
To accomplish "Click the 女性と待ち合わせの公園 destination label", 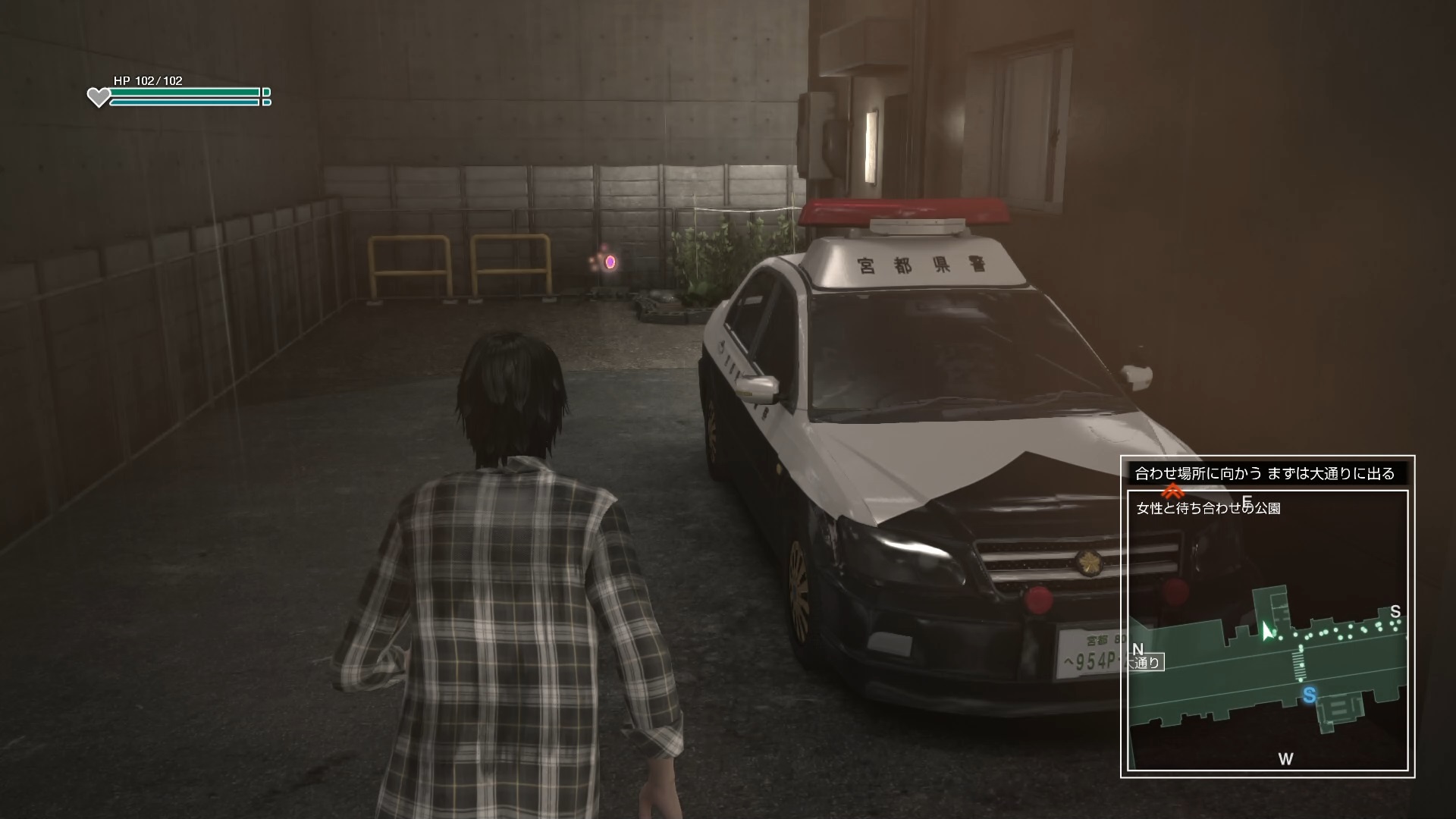I will pos(1208,508).
